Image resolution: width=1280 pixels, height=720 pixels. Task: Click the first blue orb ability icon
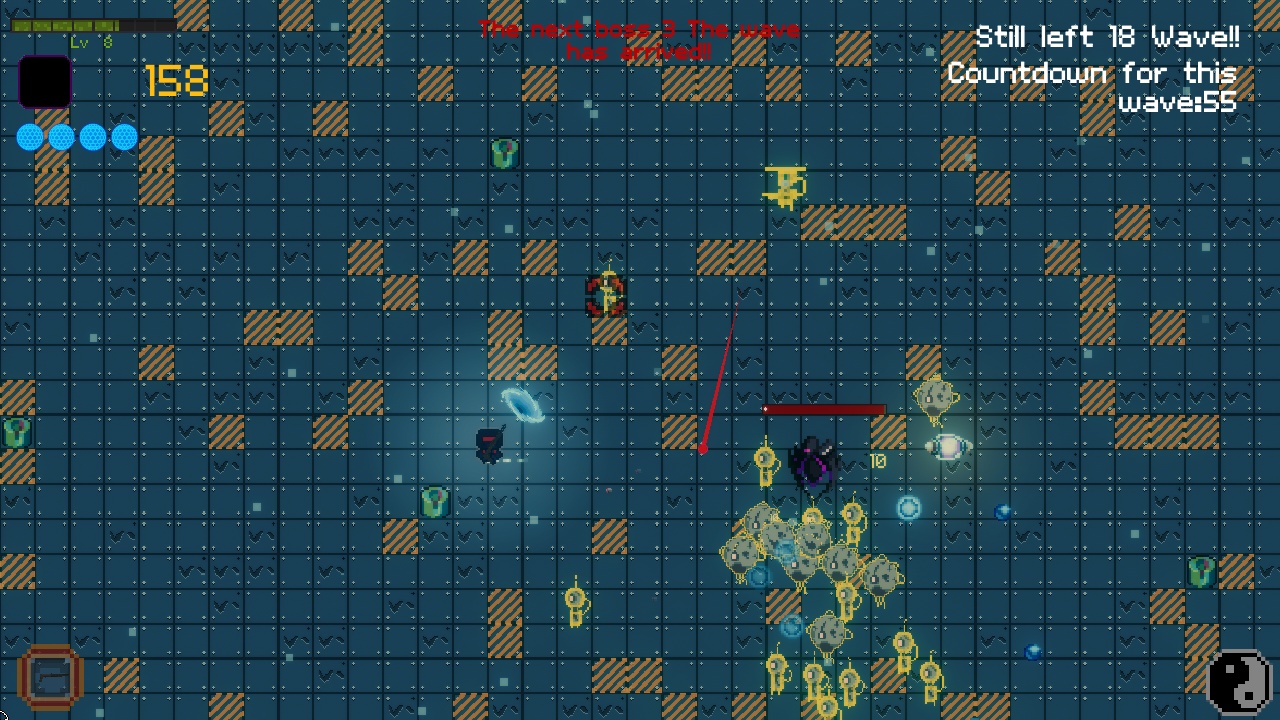[30, 136]
